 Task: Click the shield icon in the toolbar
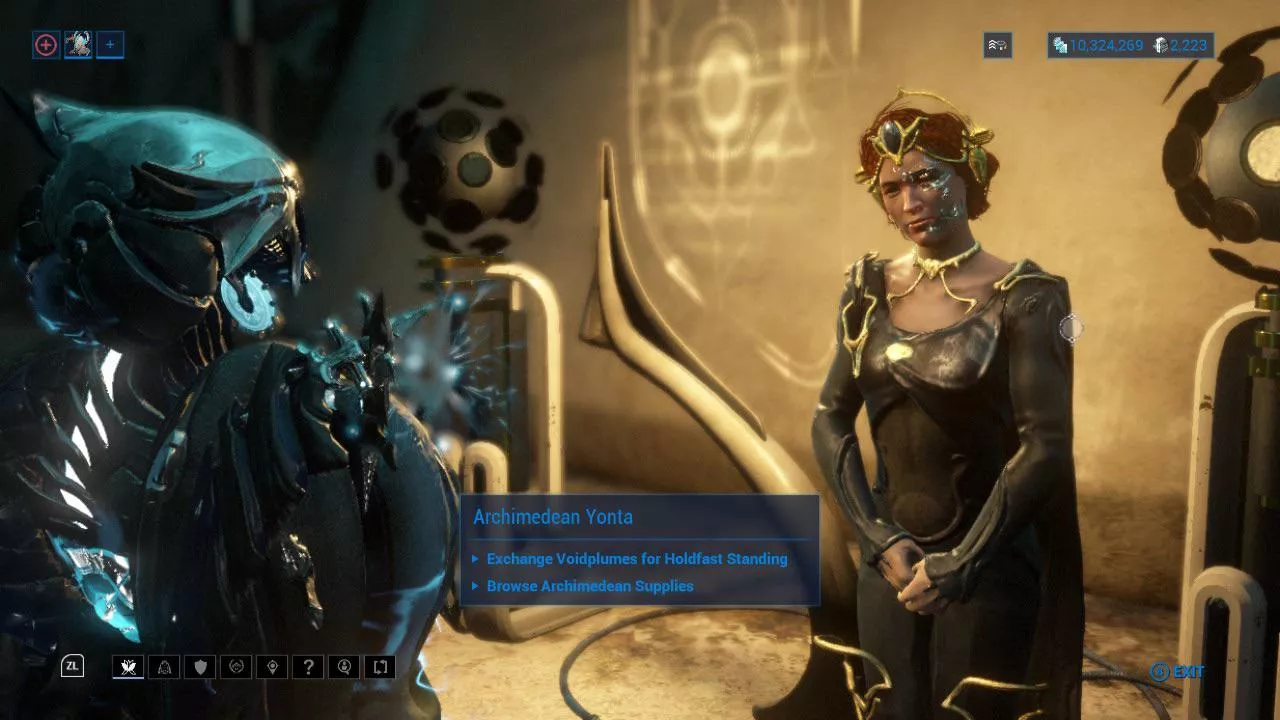point(201,667)
